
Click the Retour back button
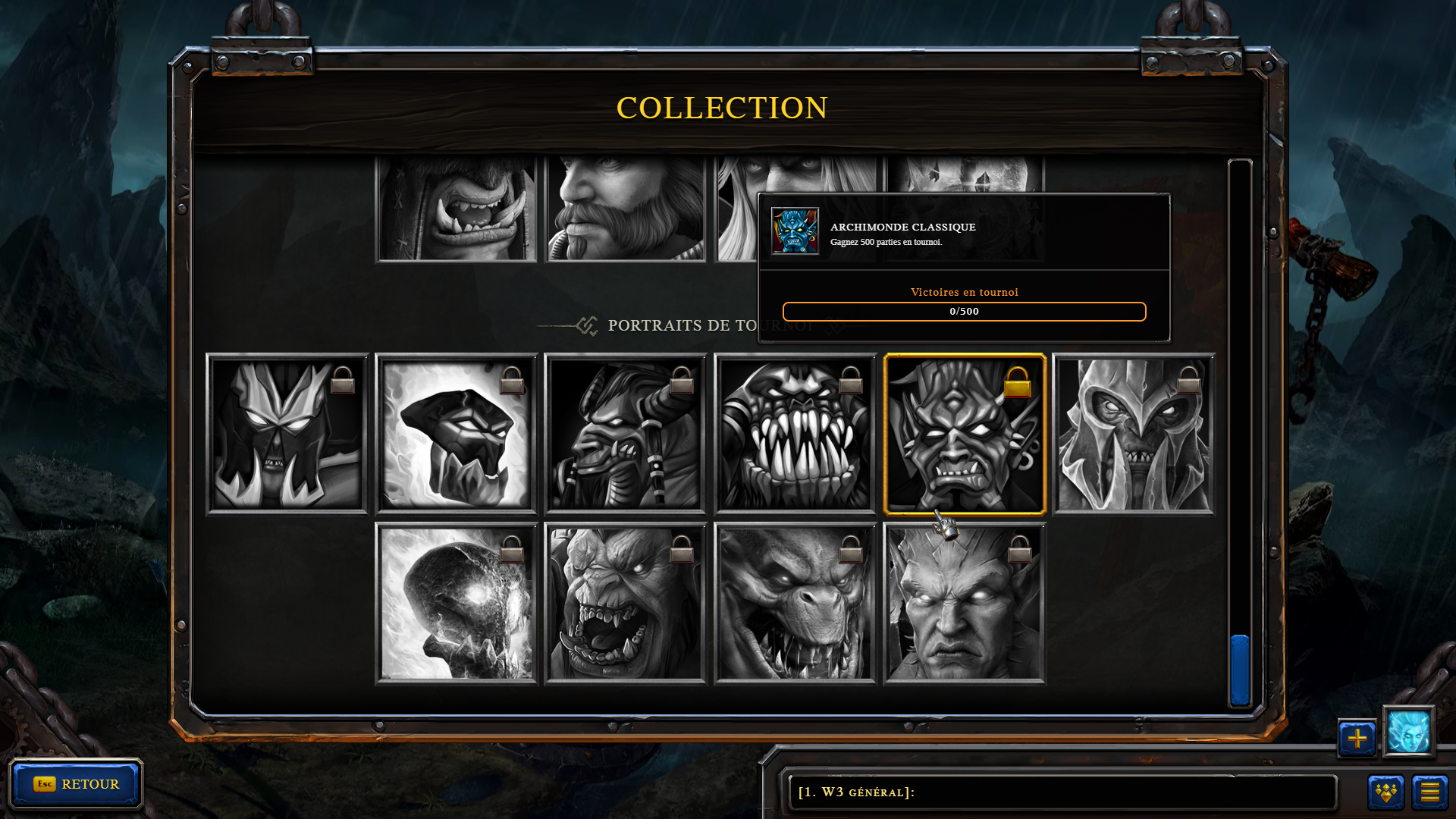(x=76, y=784)
